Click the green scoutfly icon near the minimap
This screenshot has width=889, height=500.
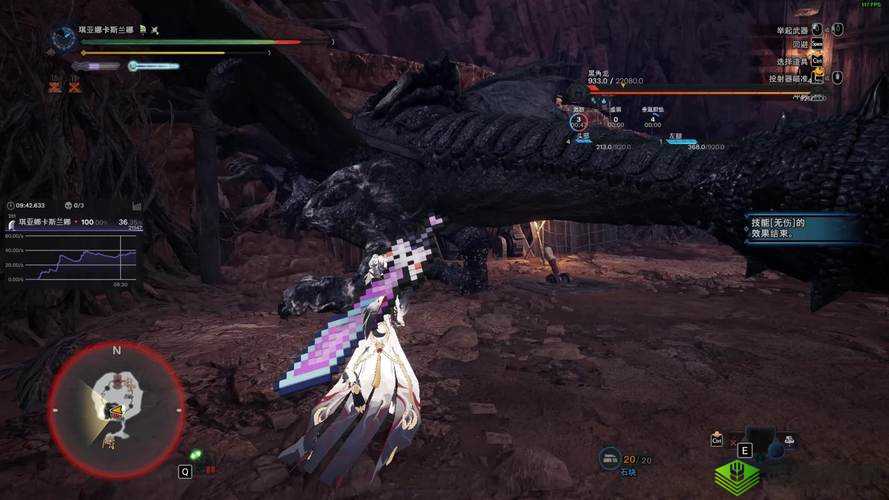[196, 455]
